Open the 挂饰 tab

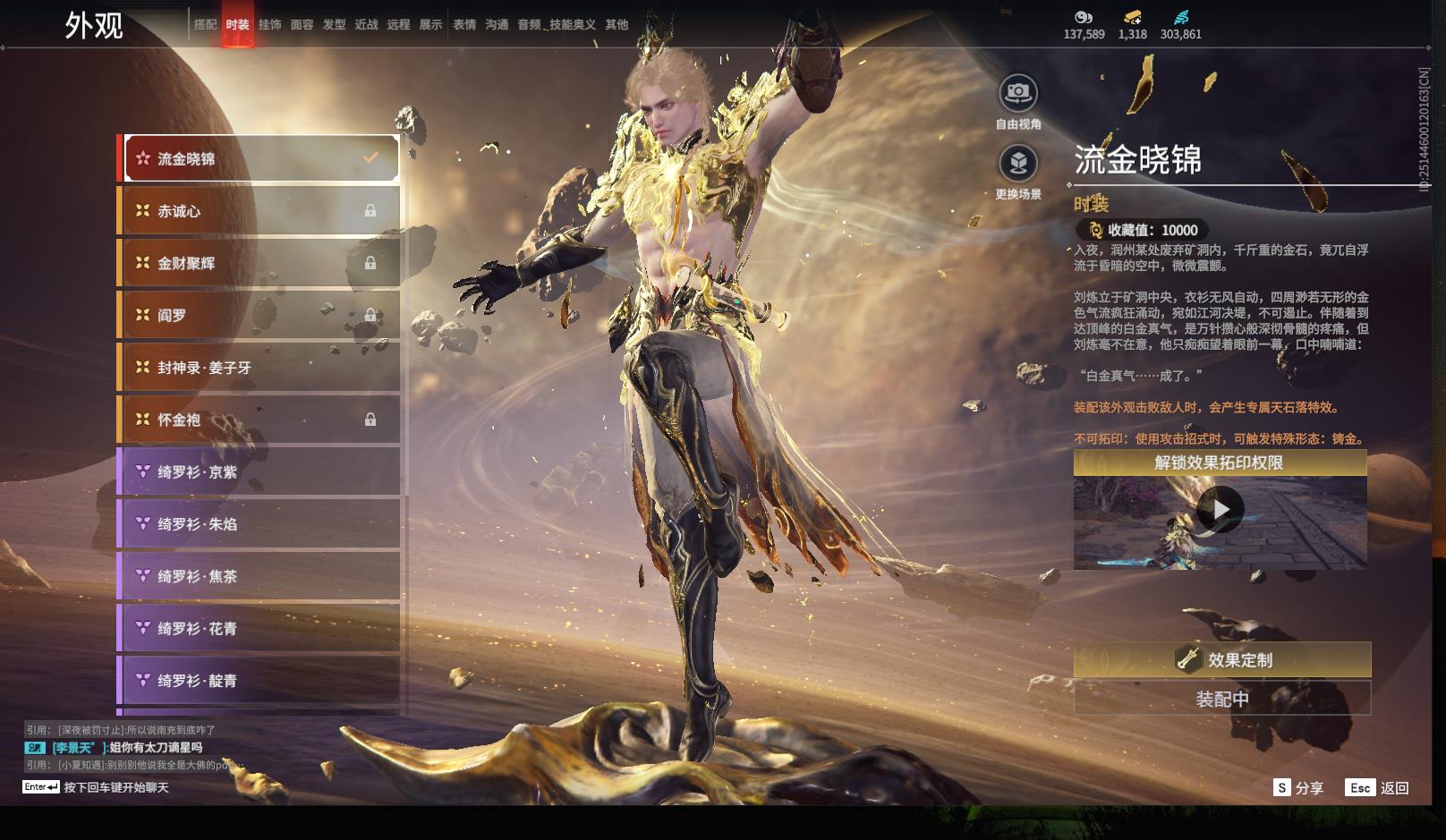pyautogui.click(x=269, y=25)
